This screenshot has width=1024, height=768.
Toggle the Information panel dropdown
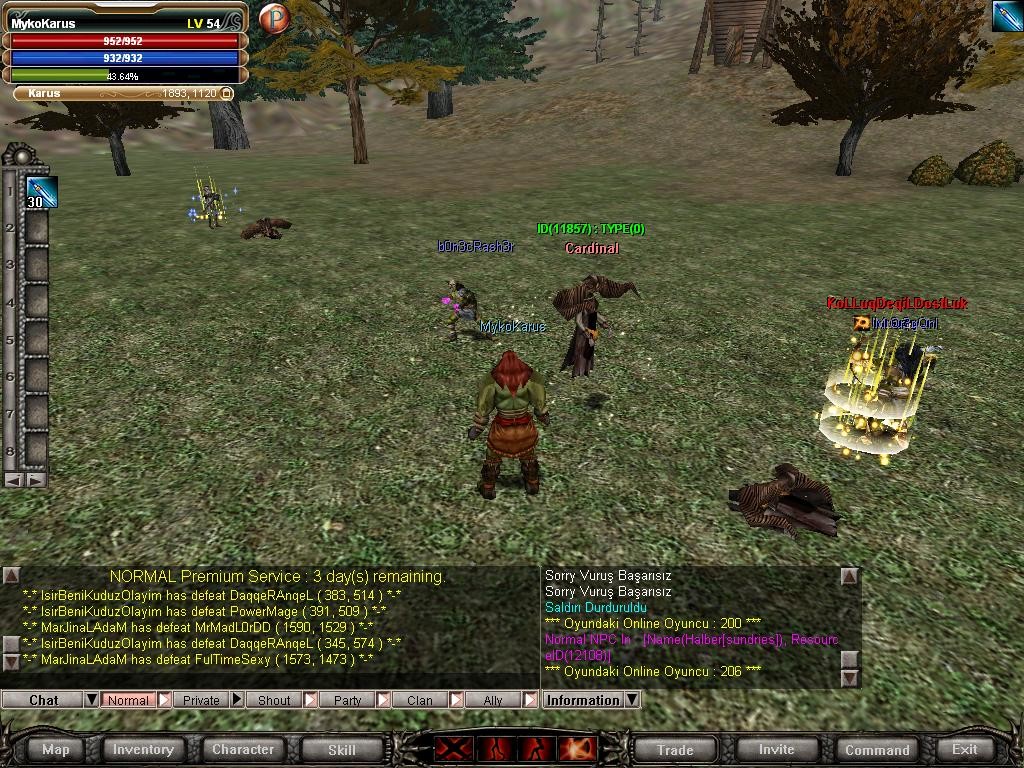pos(632,700)
